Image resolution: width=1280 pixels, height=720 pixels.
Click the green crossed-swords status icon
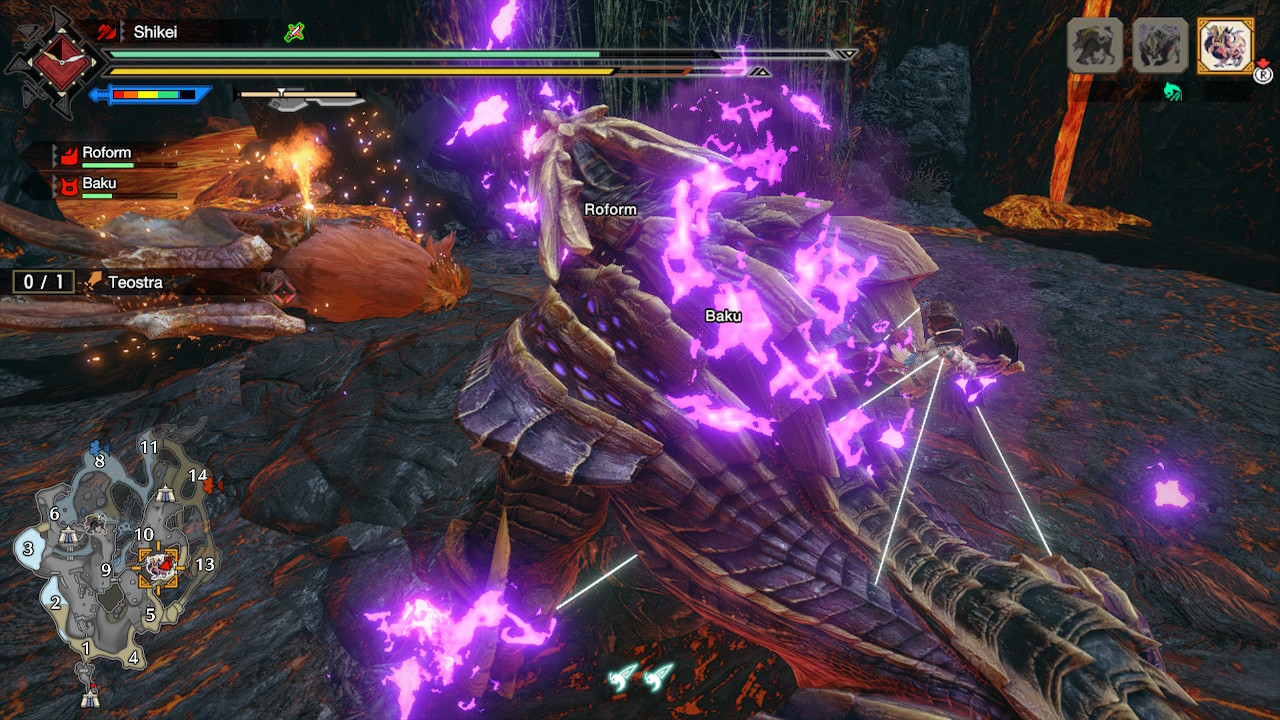293,32
